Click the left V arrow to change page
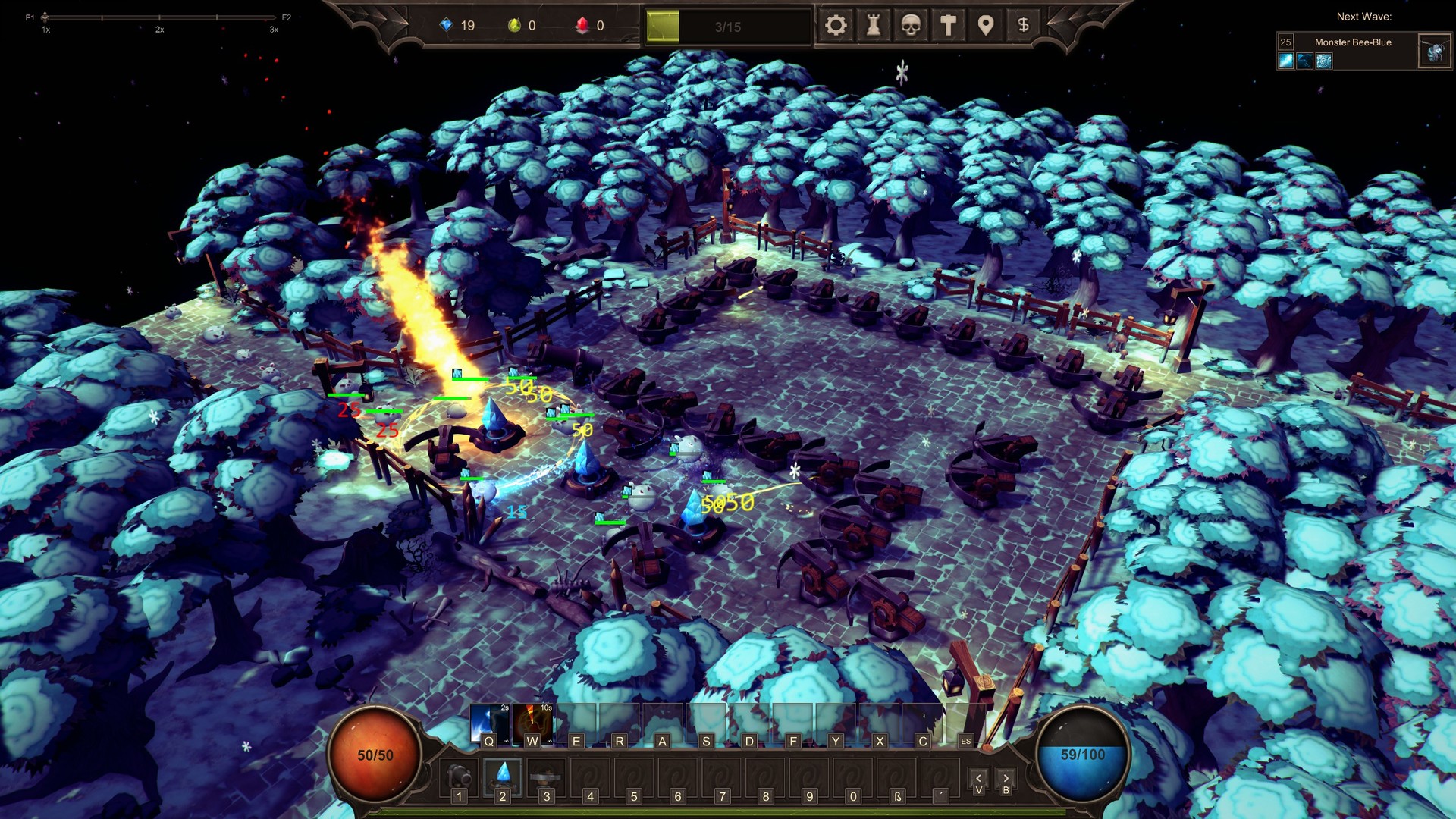The height and width of the screenshot is (819, 1456). pos(978,777)
